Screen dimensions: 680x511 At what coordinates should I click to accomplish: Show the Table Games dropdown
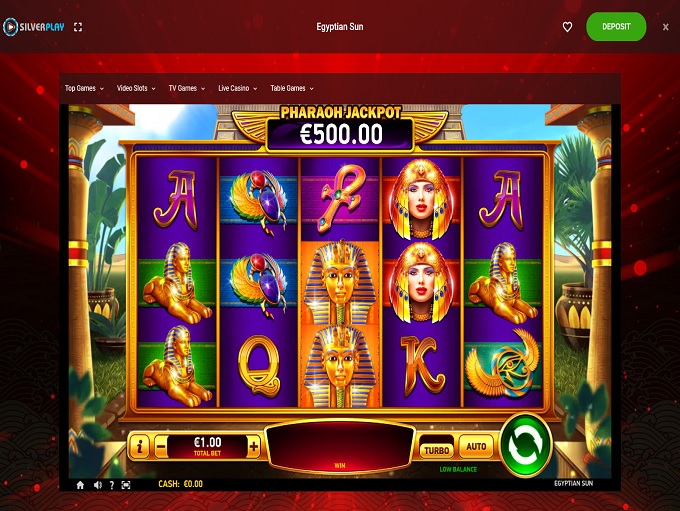(x=292, y=88)
